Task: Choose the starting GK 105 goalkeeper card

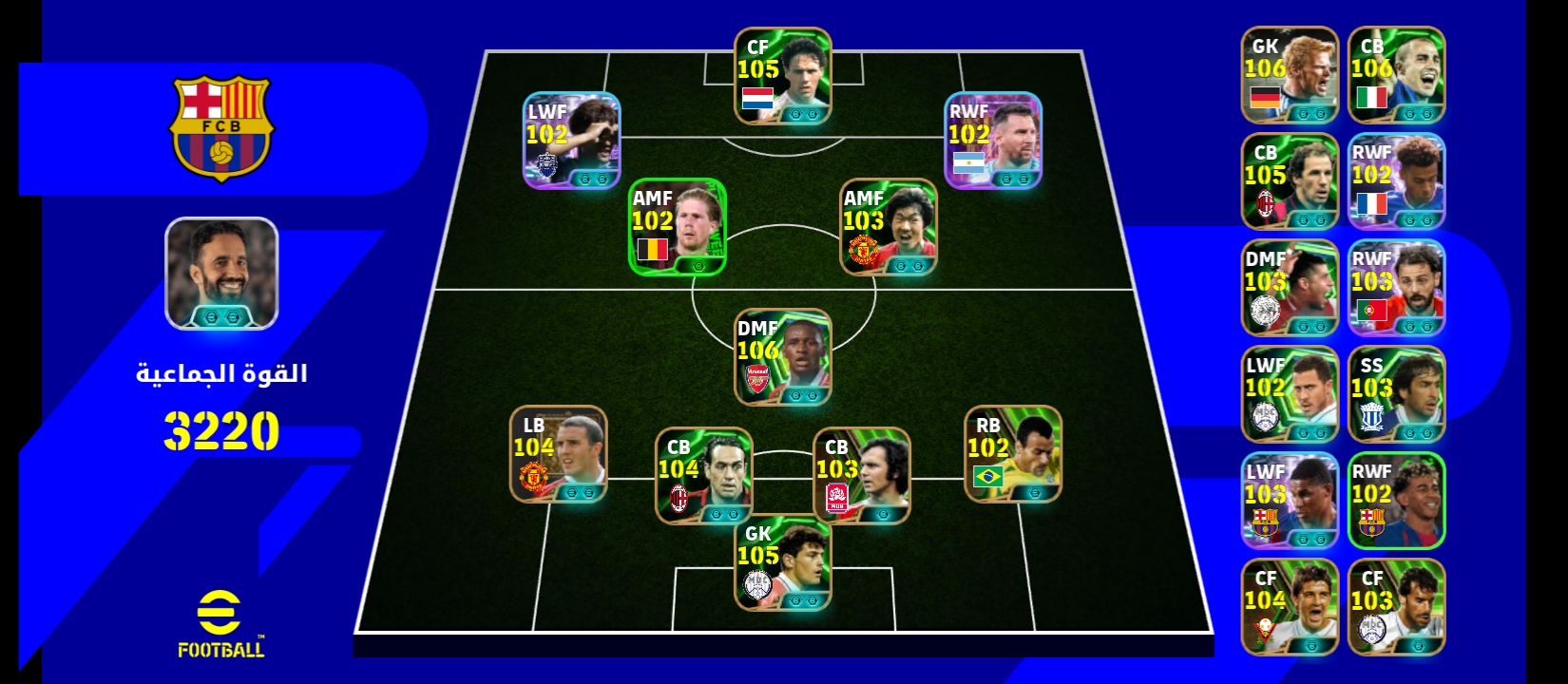Action: 783,562
